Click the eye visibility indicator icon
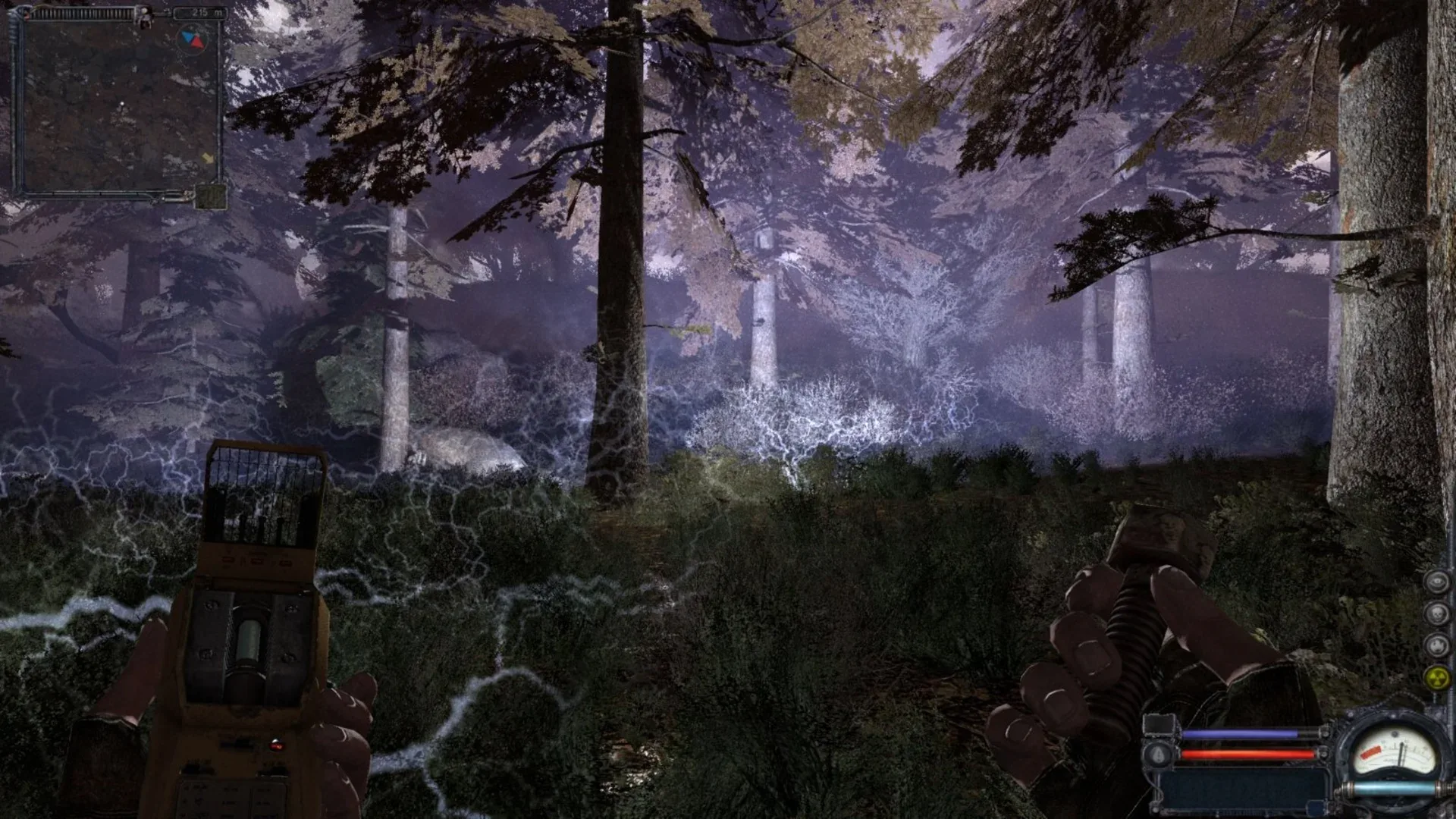Image resolution: width=1456 pixels, height=819 pixels. click(x=1437, y=582)
